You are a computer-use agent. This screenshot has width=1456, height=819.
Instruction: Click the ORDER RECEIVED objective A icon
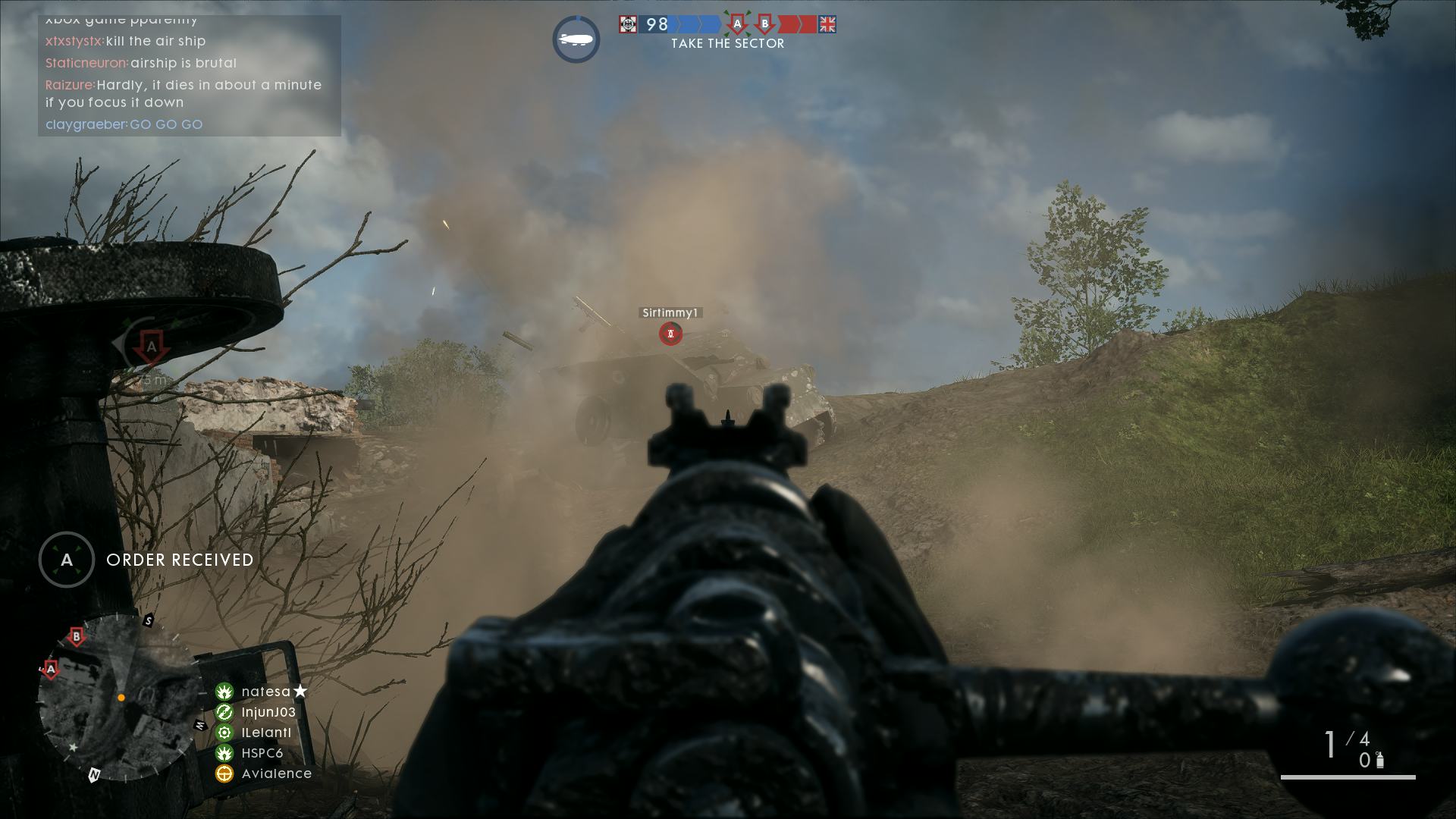(x=66, y=560)
